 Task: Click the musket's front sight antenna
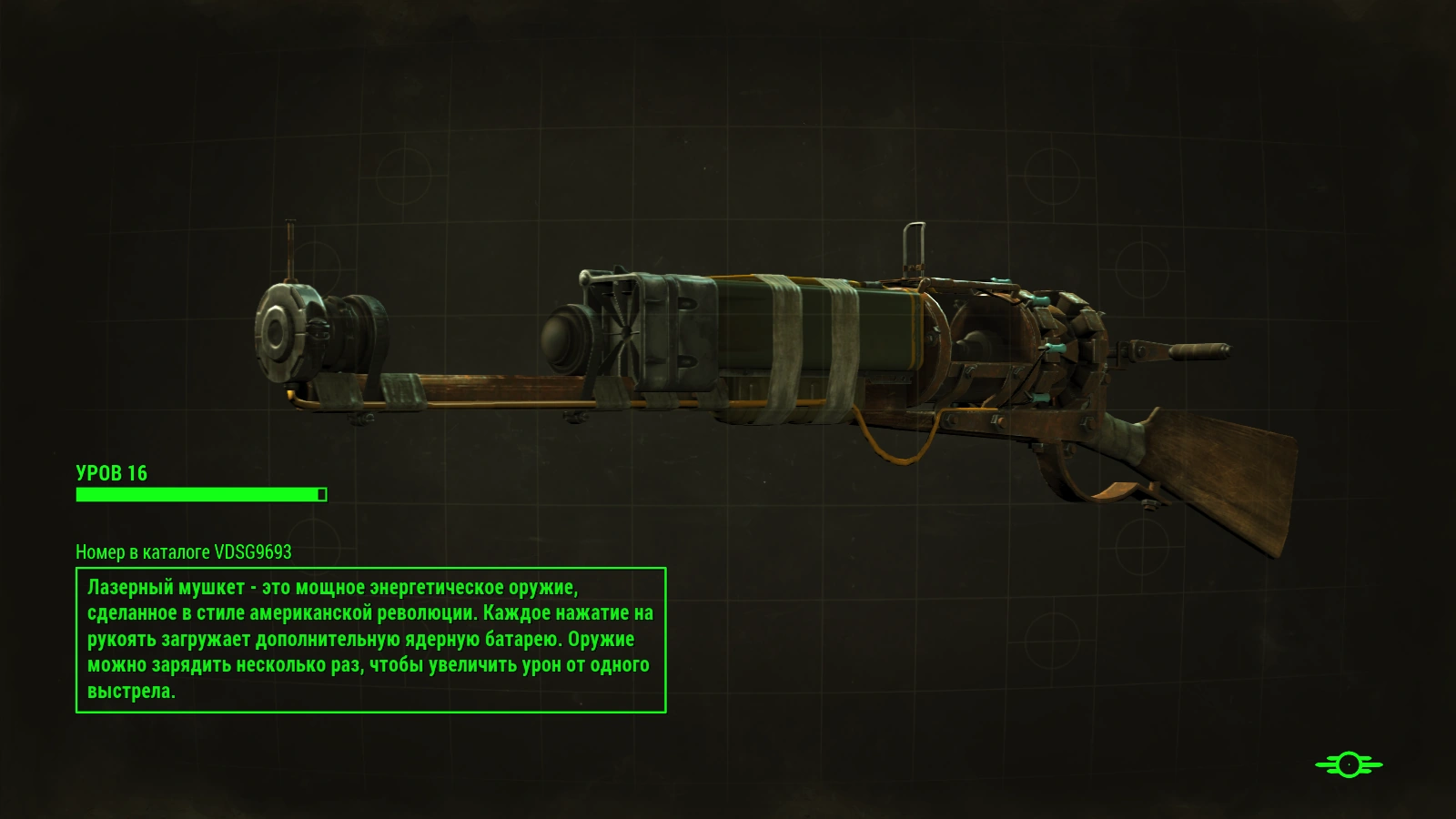(x=291, y=246)
